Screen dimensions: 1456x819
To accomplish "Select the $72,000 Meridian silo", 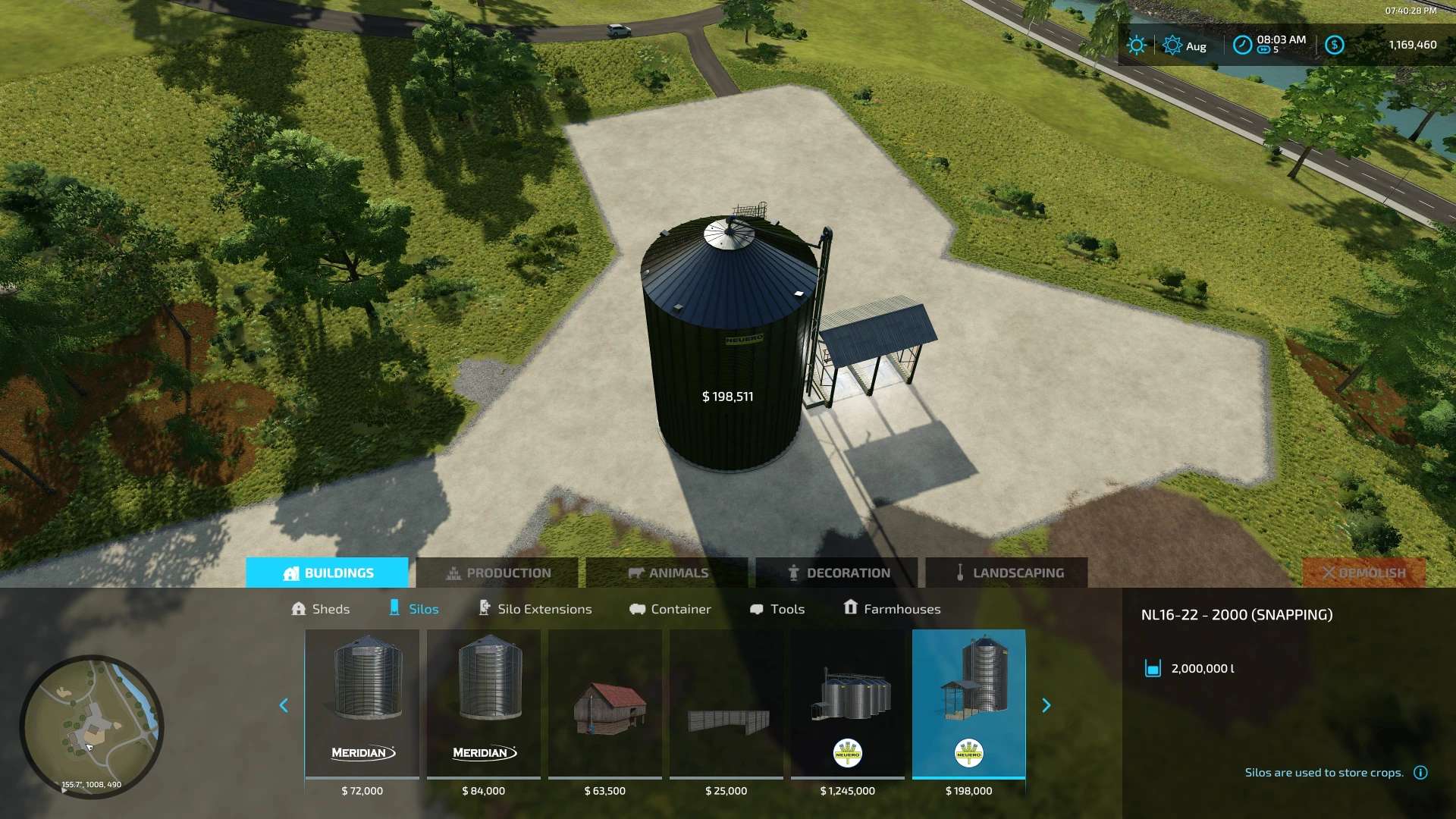I will tap(362, 704).
